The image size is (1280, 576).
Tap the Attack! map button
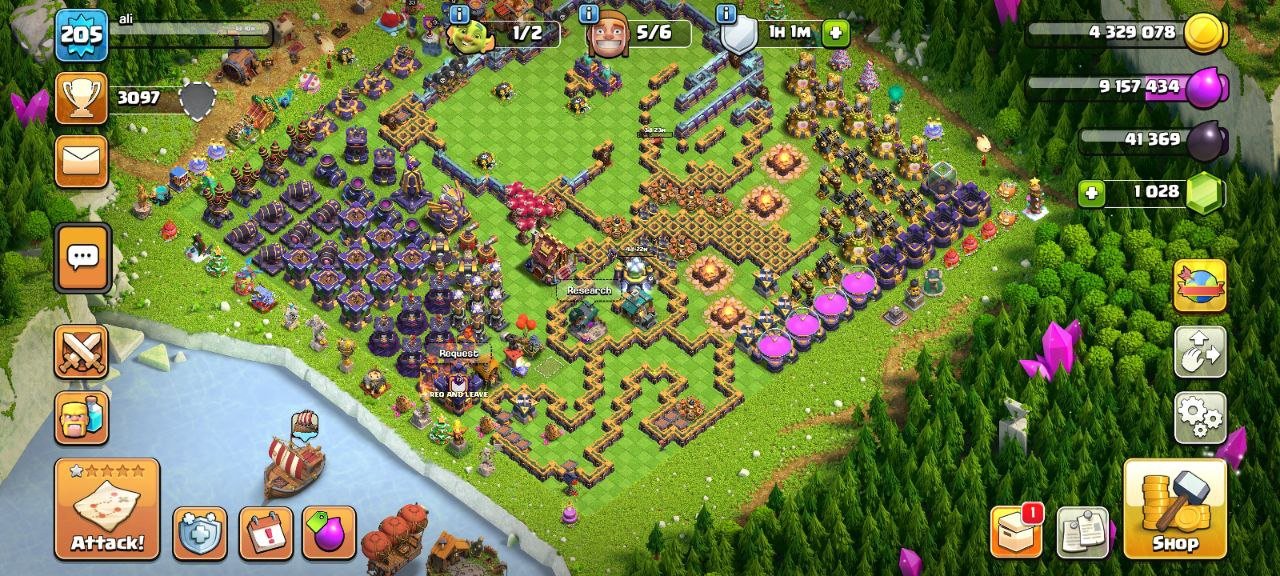(107, 508)
